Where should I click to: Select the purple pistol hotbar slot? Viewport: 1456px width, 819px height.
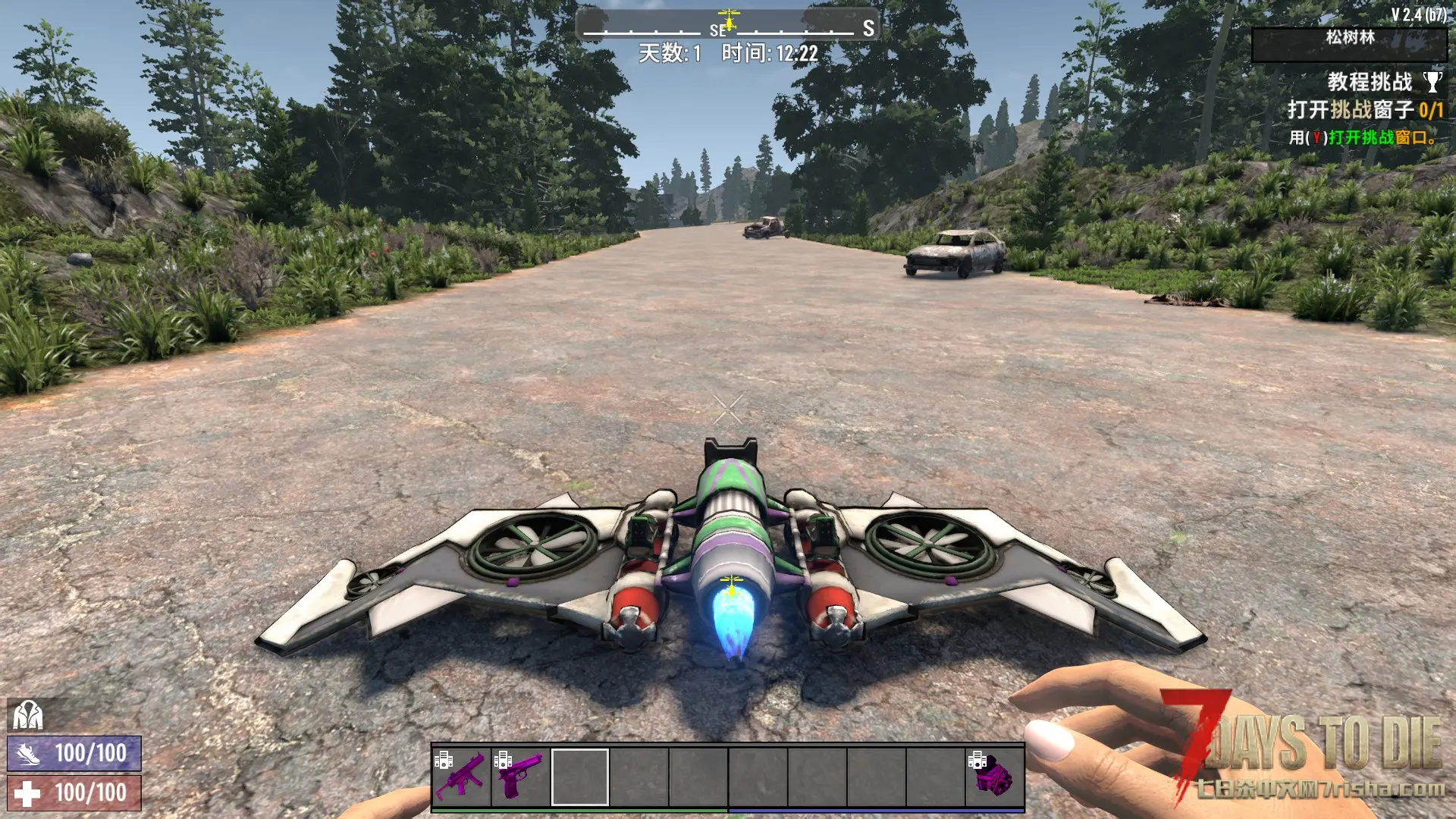520,776
